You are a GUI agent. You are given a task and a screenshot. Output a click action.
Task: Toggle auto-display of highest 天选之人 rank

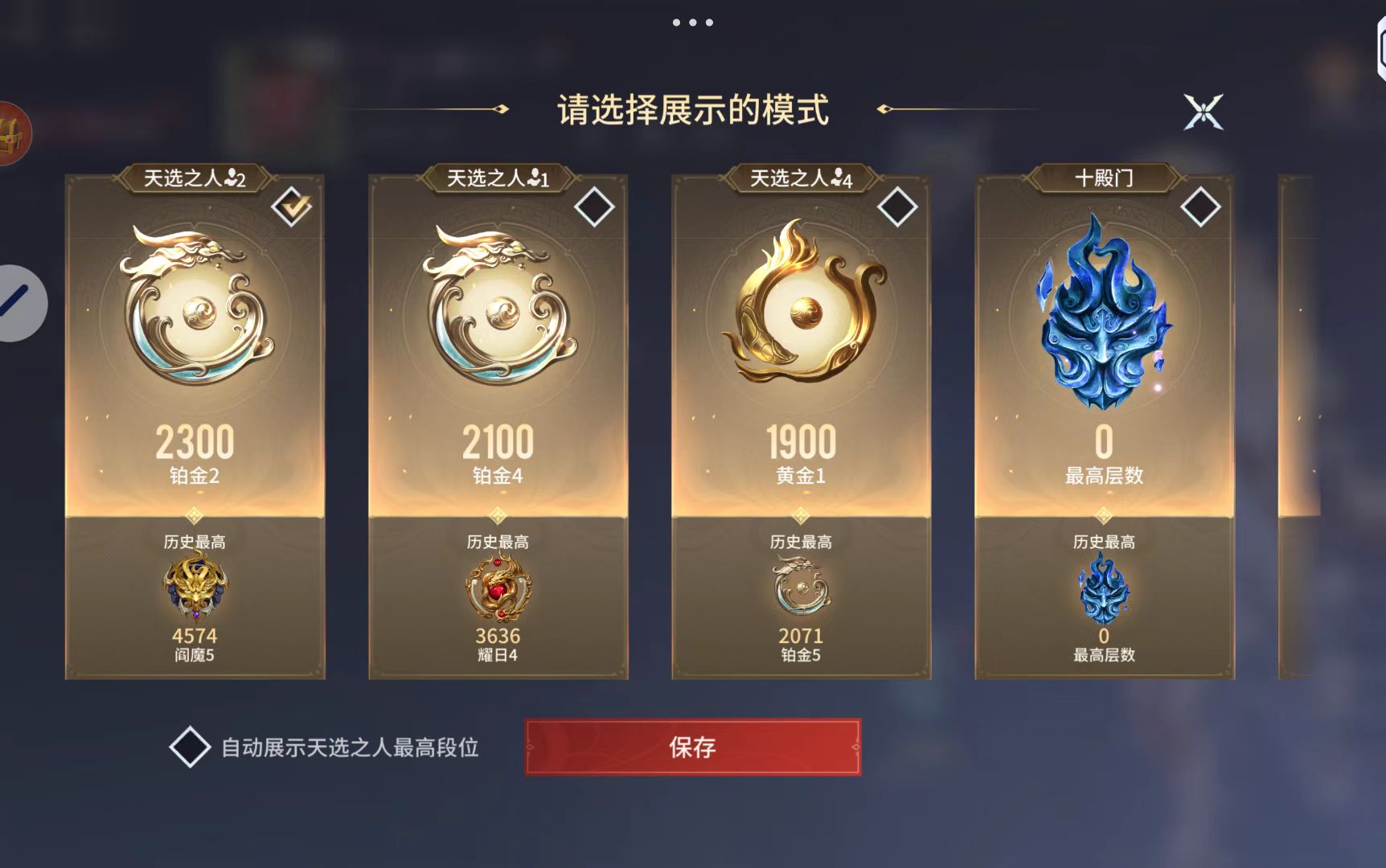click(190, 747)
